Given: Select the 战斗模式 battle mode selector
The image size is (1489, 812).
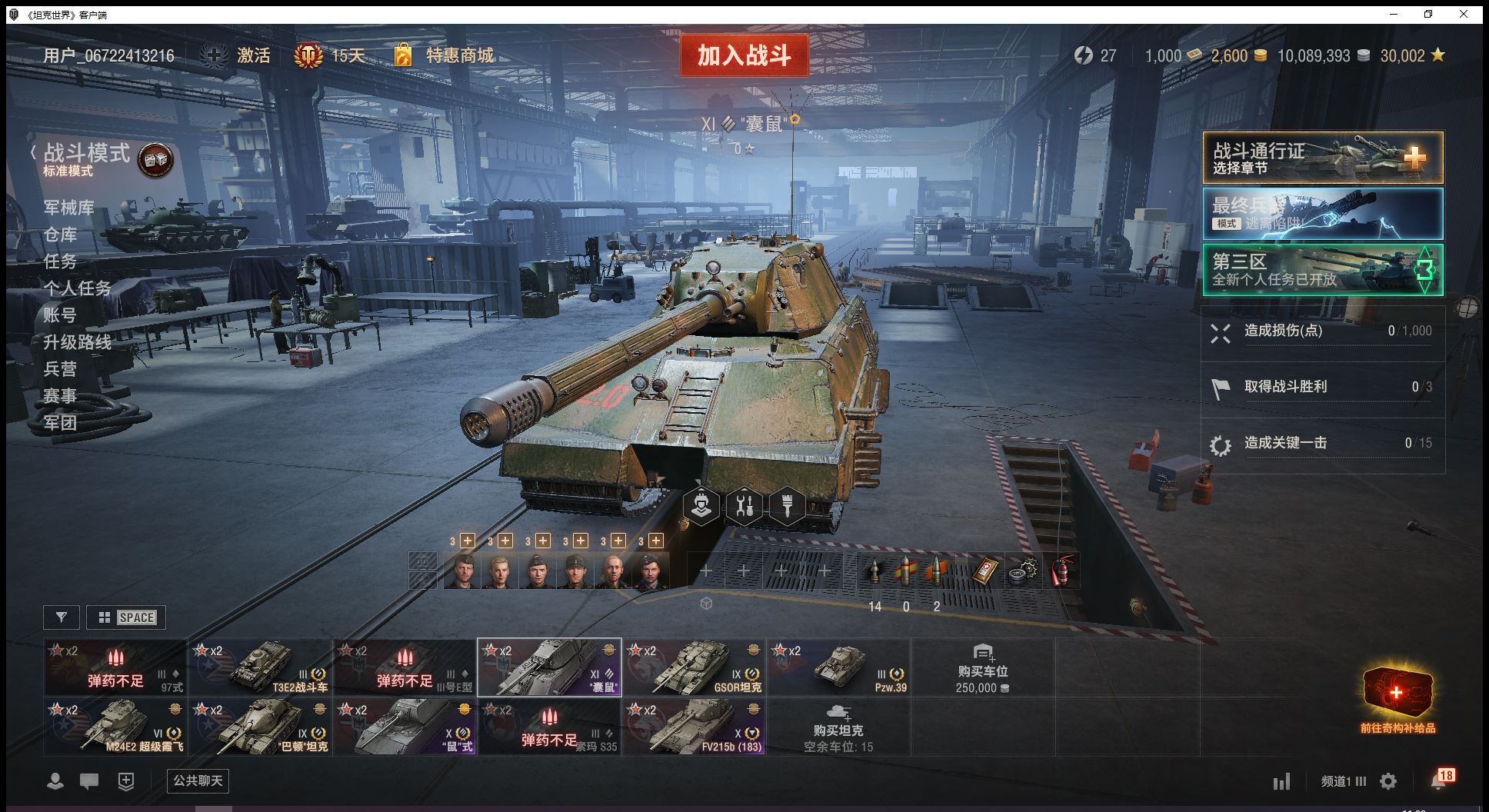Looking at the screenshot, I should [86, 154].
